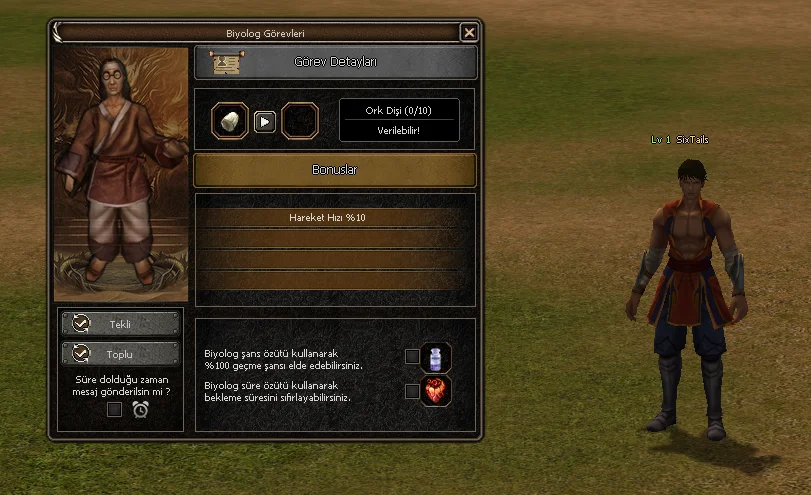
Task: Enable the time-up message checkbox
Action: 115,409
